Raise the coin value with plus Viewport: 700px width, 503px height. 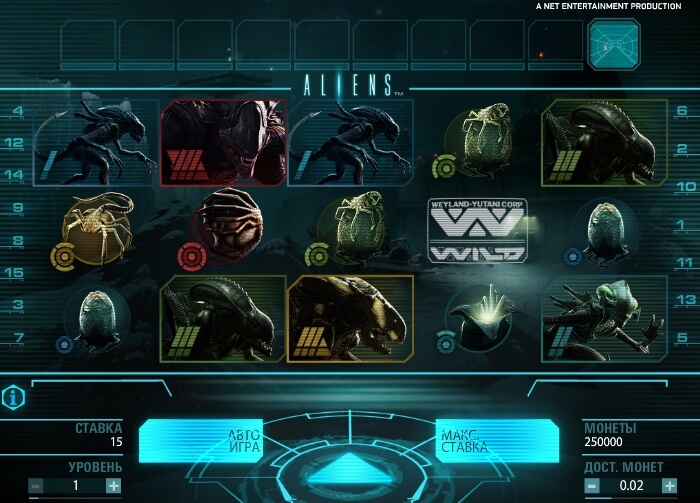click(670, 486)
